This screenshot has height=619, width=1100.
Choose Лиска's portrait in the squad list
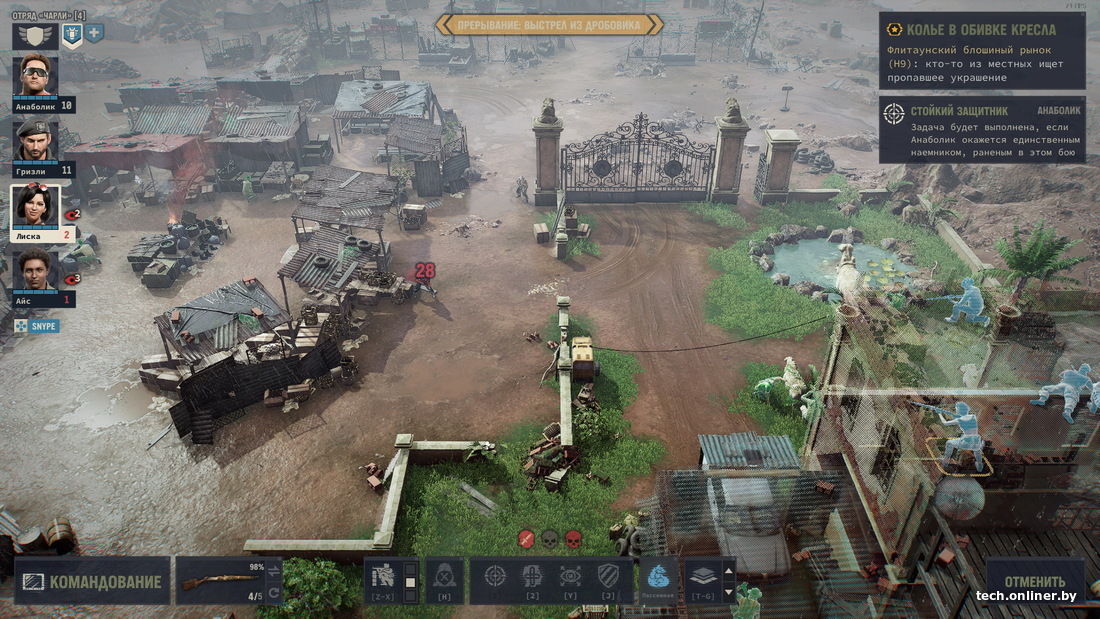point(36,206)
